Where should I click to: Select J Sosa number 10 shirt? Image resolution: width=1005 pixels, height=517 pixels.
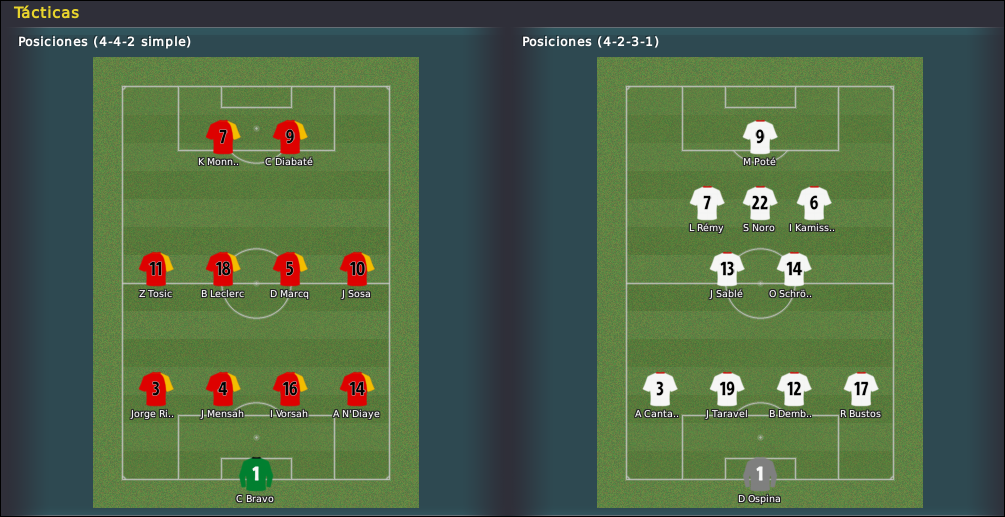click(356, 269)
